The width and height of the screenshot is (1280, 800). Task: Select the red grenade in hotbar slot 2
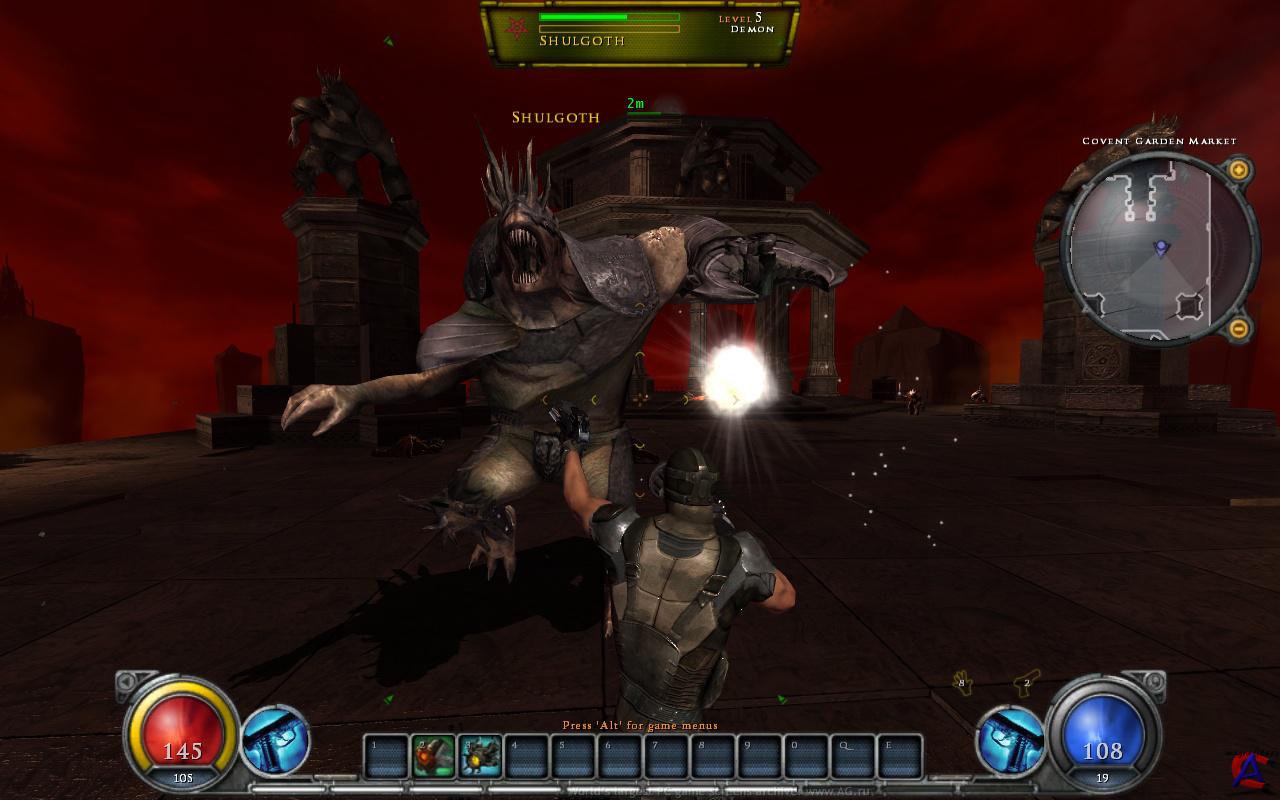point(433,757)
